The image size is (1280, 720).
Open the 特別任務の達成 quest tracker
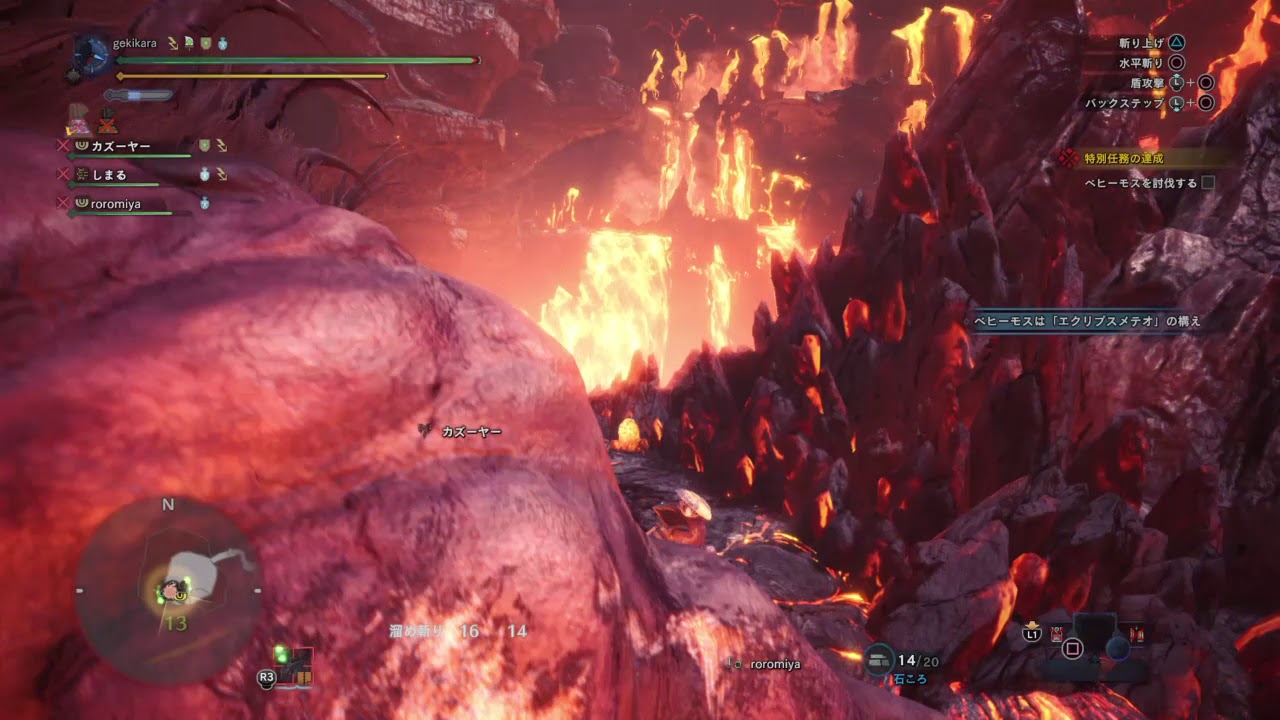[x=1124, y=158]
